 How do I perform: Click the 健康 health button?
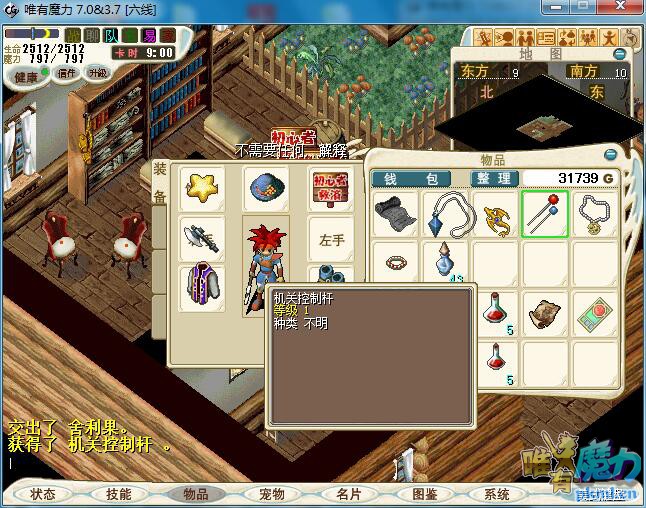pyautogui.click(x=27, y=77)
